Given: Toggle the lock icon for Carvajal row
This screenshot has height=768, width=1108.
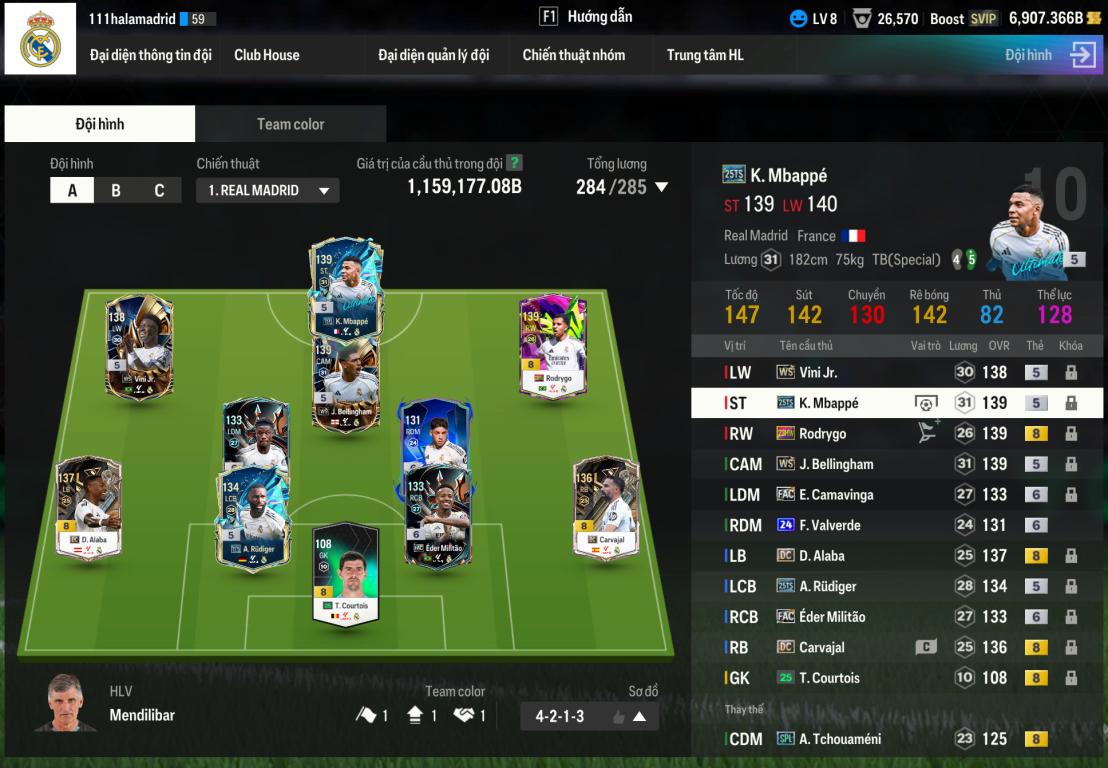Looking at the screenshot, I should (x=1071, y=647).
